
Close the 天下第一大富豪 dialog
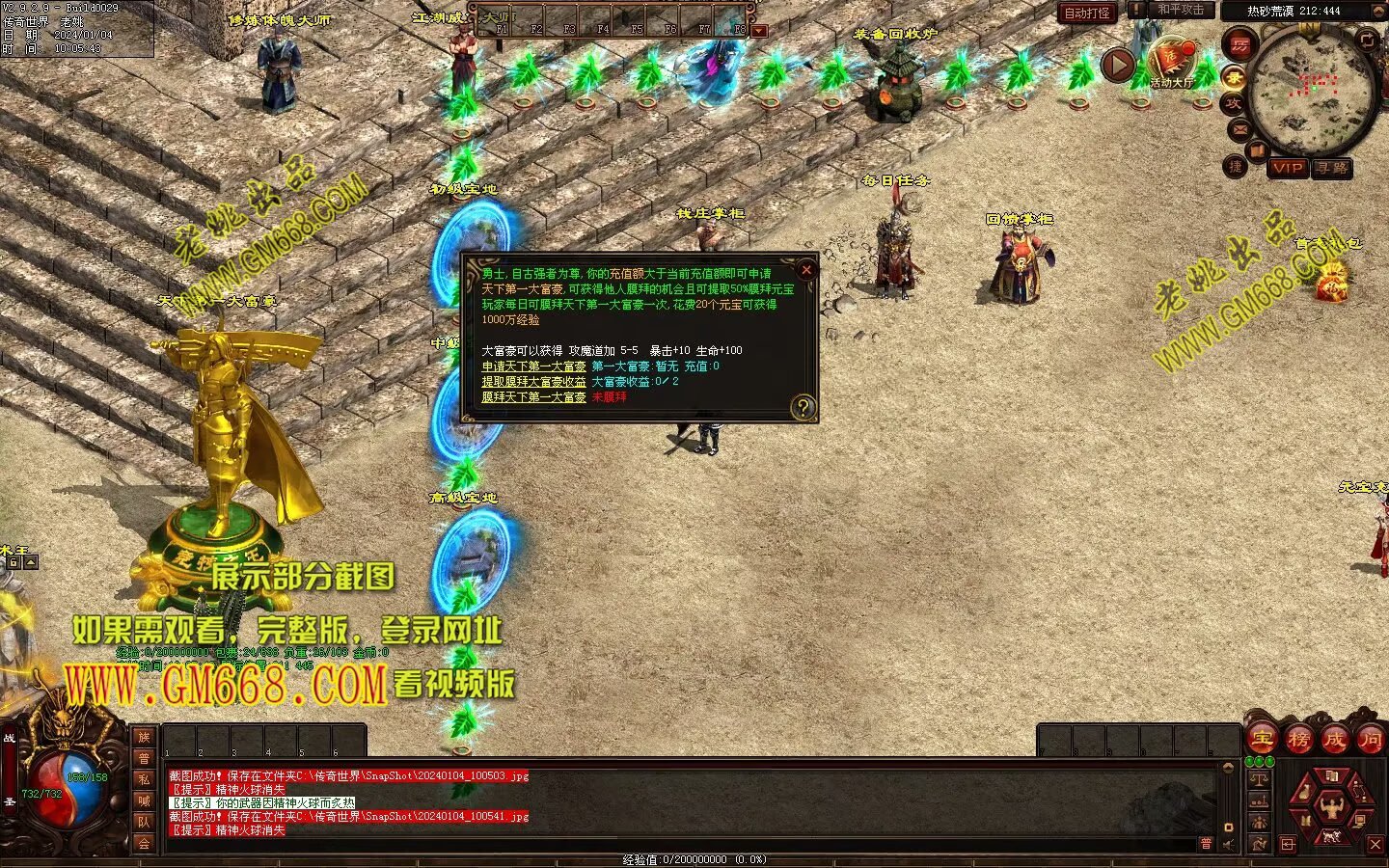(x=806, y=270)
